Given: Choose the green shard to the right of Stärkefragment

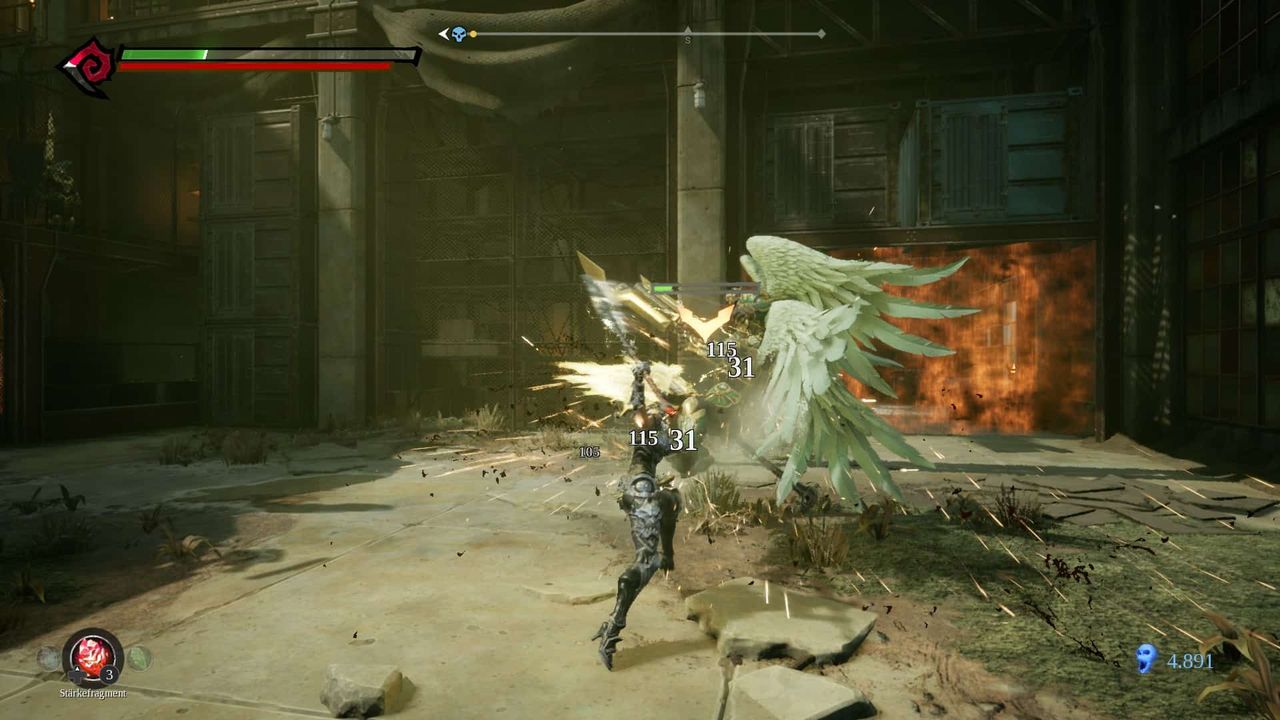Looking at the screenshot, I should pyautogui.click(x=139, y=658).
